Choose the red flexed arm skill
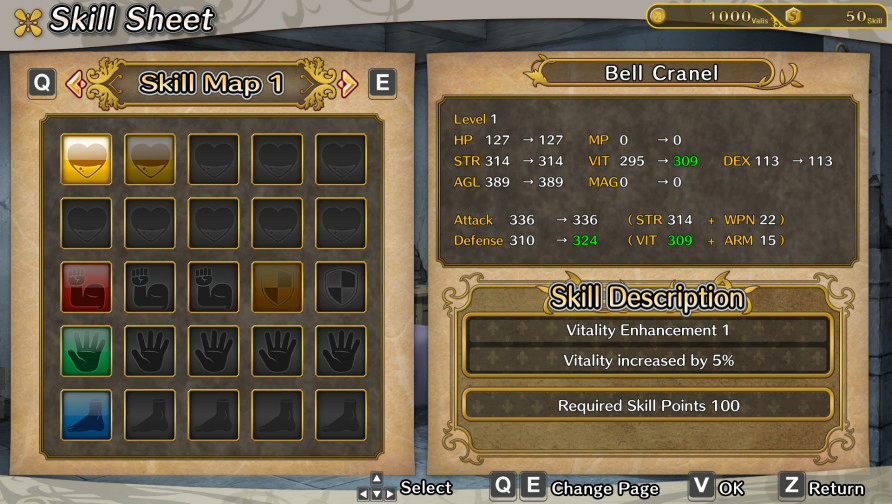The width and height of the screenshot is (892, 504). pyautogui.click(x=86, y=288)
